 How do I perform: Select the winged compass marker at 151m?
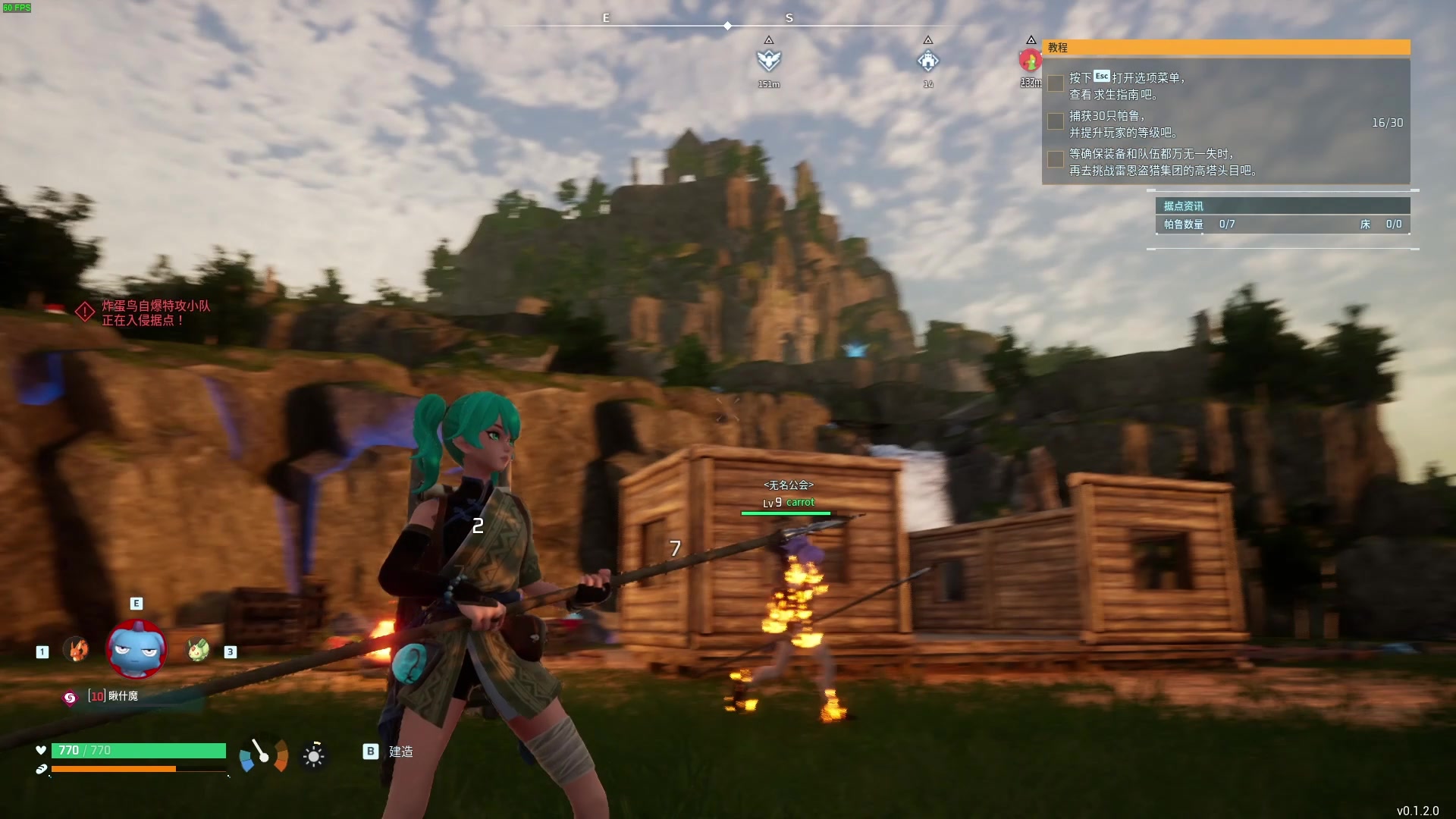(x=769, y=60)
